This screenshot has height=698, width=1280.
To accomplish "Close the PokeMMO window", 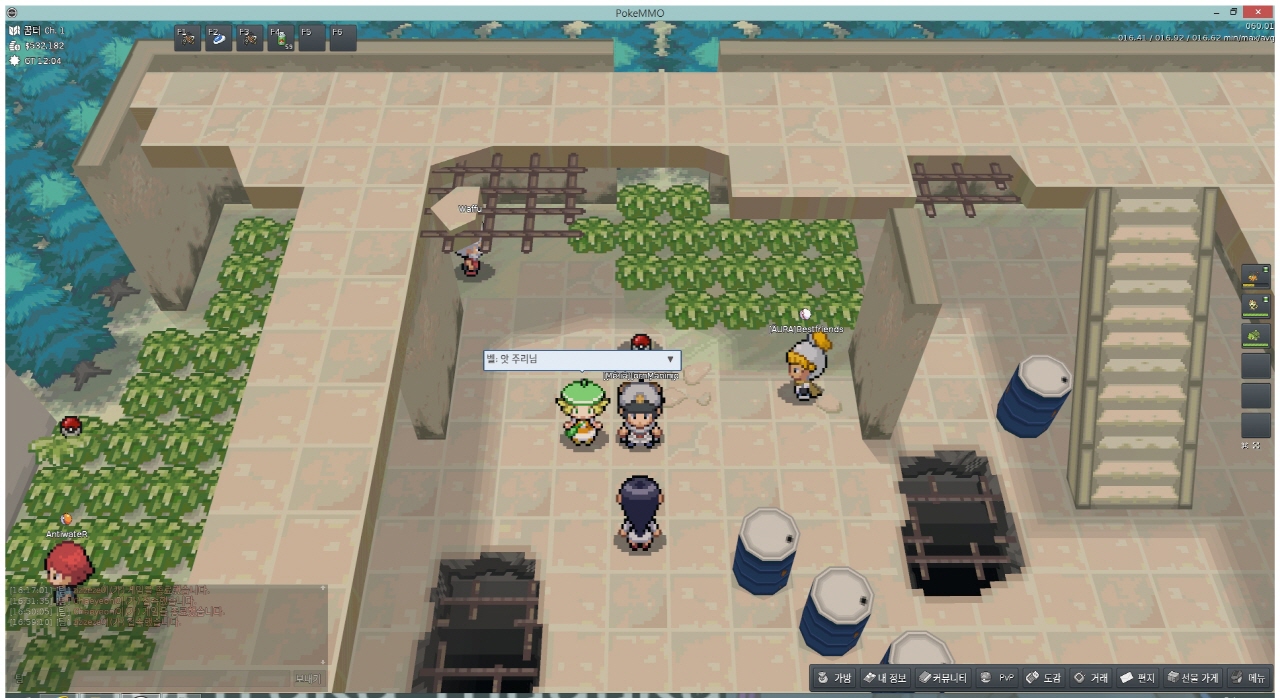I will 1258,10.
